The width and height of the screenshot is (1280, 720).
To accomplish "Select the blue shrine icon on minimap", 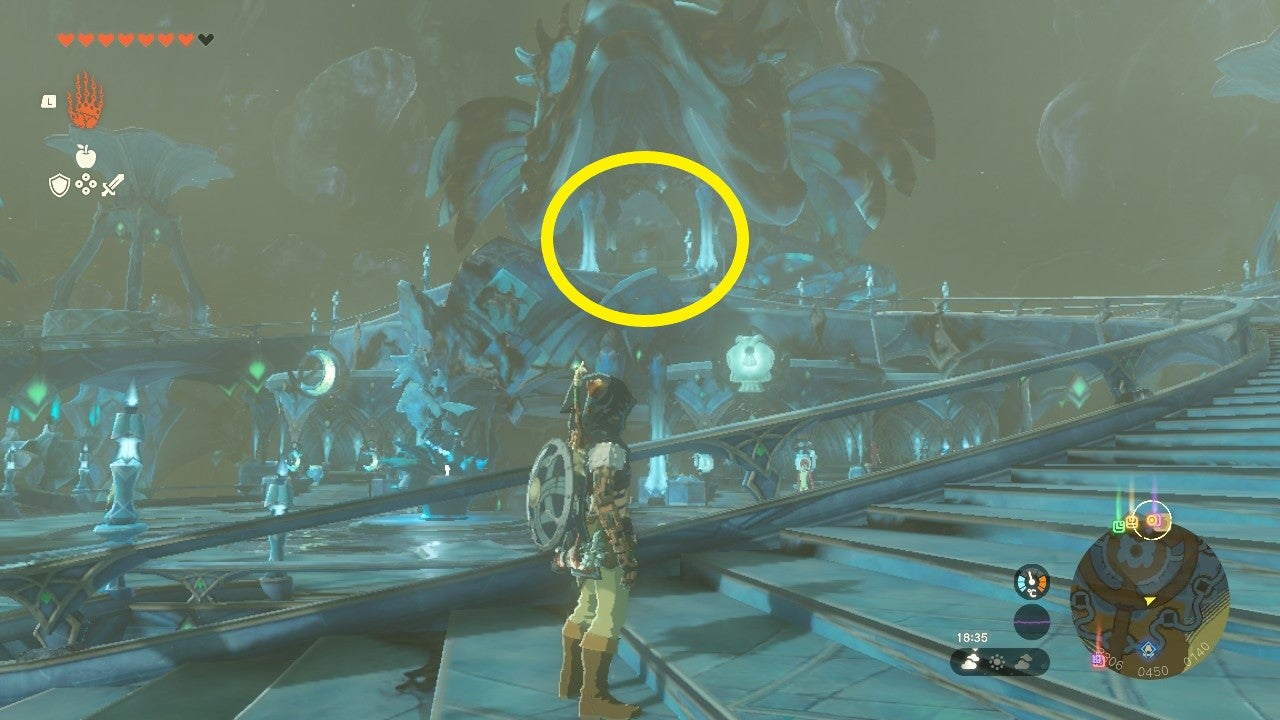I will (1148, 647).
